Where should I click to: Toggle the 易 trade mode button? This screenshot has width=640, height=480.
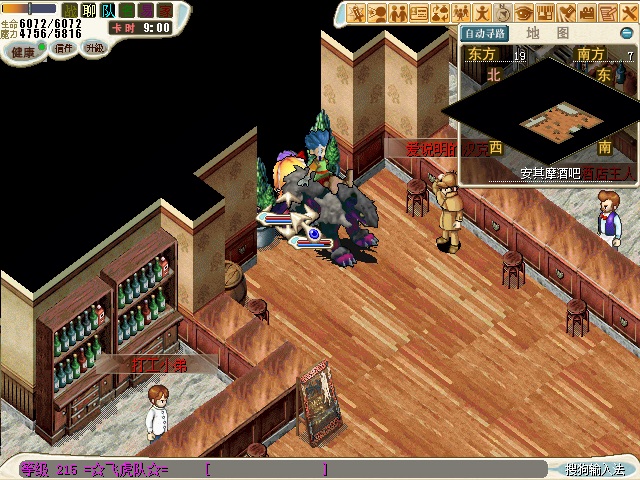click(146, 10)
